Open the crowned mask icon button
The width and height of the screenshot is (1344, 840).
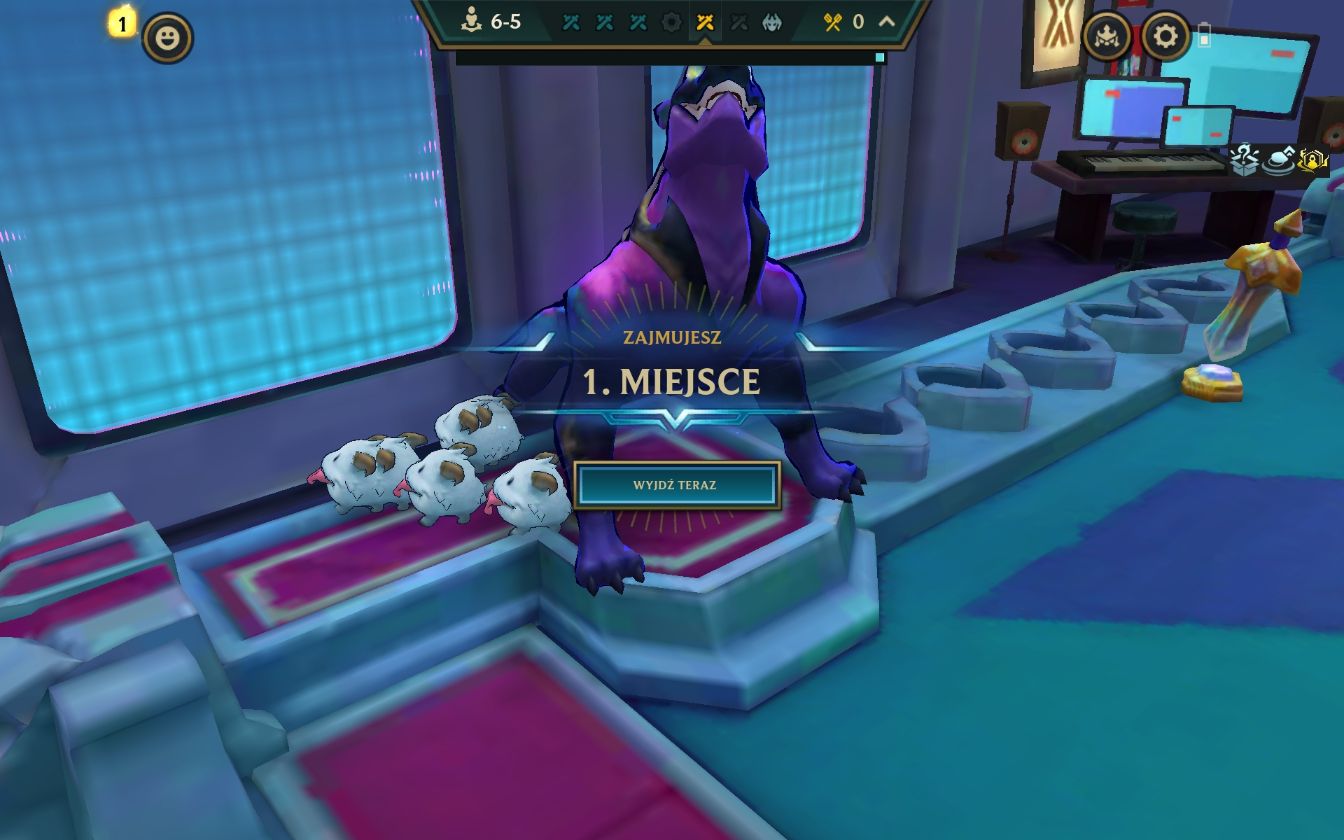click(x=1107, y=38)
